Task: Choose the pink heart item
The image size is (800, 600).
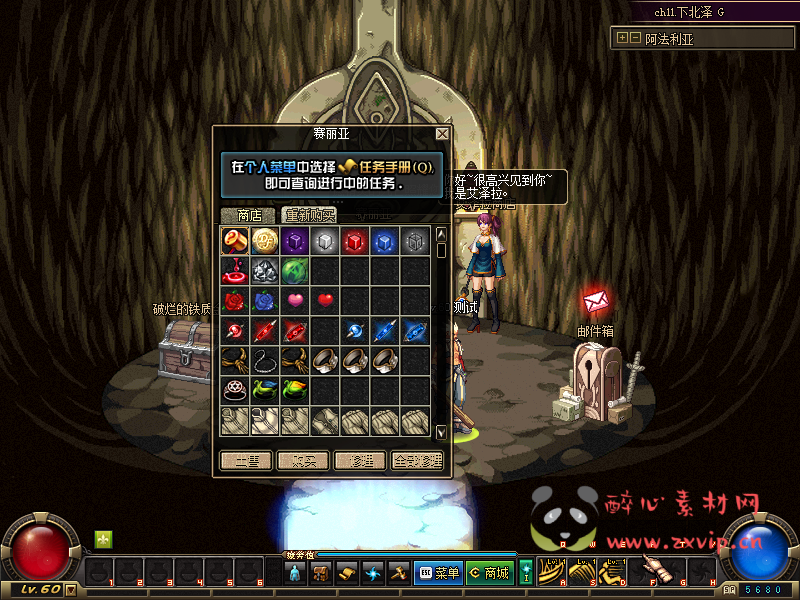Action: (x=295, y=300)
